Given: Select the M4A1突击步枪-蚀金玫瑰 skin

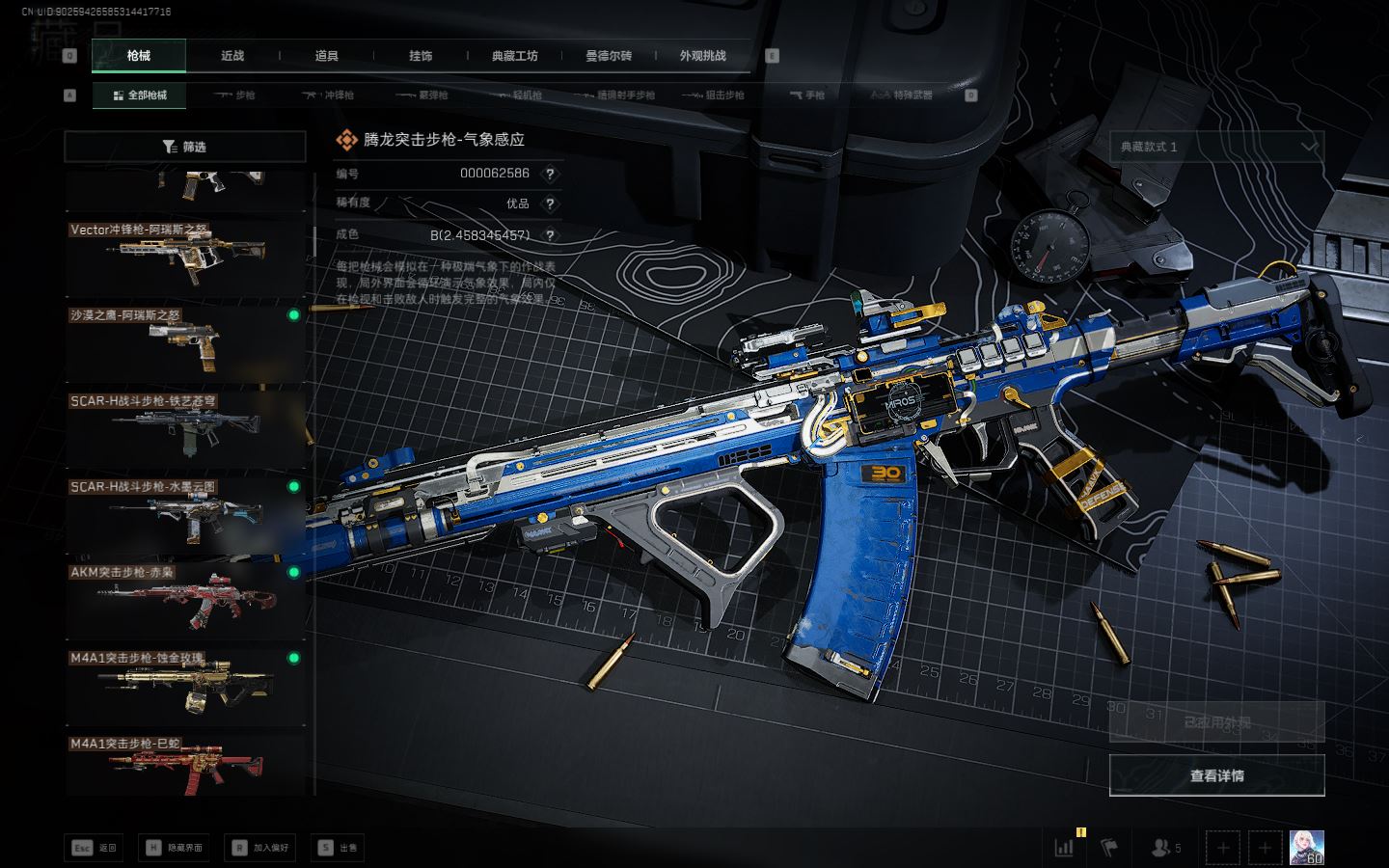Looking at the screenshot, I should pyautogui.click(x=185, y=685).
